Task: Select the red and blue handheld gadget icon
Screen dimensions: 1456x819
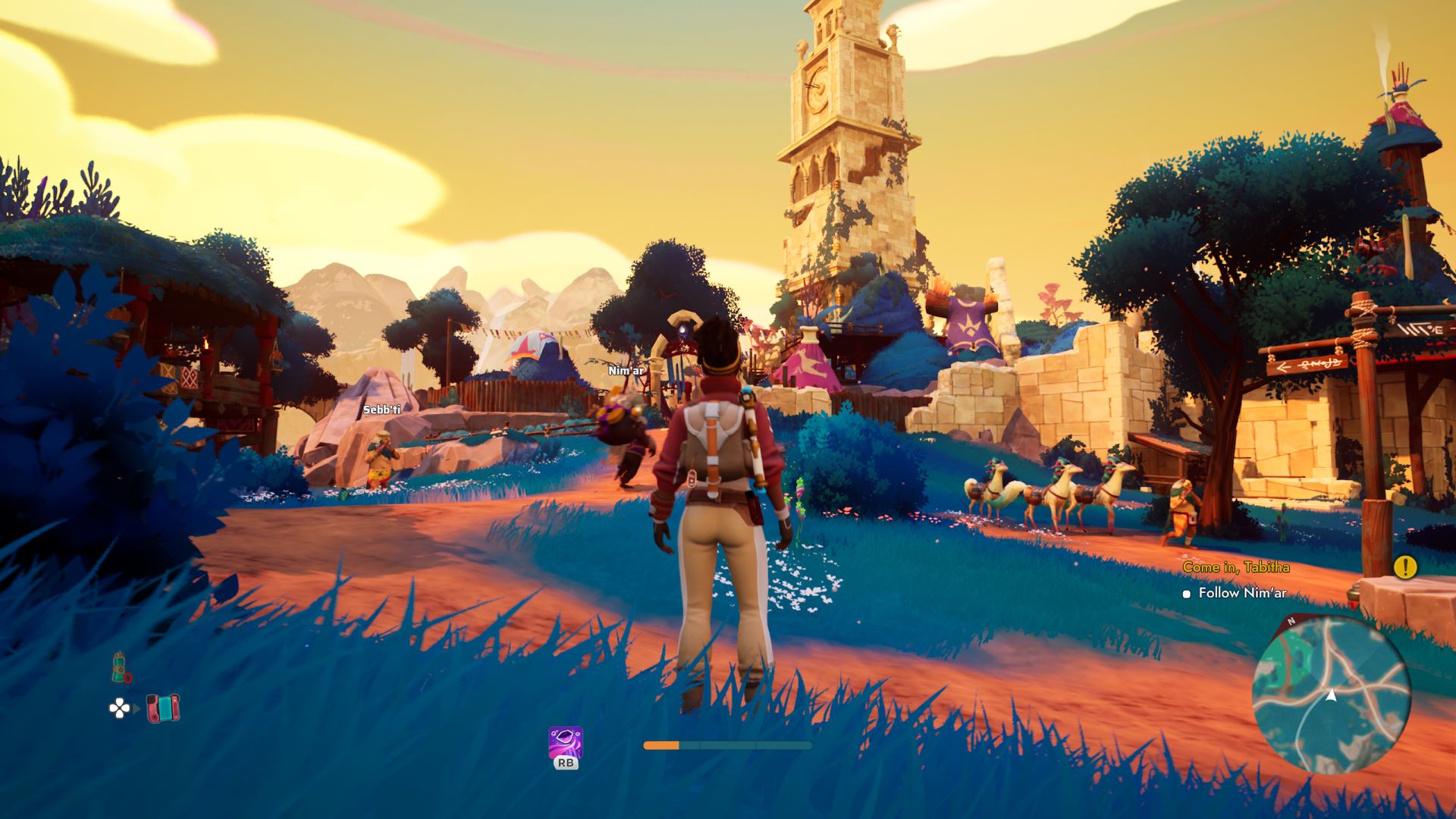Action: click(x=163, y=708)
